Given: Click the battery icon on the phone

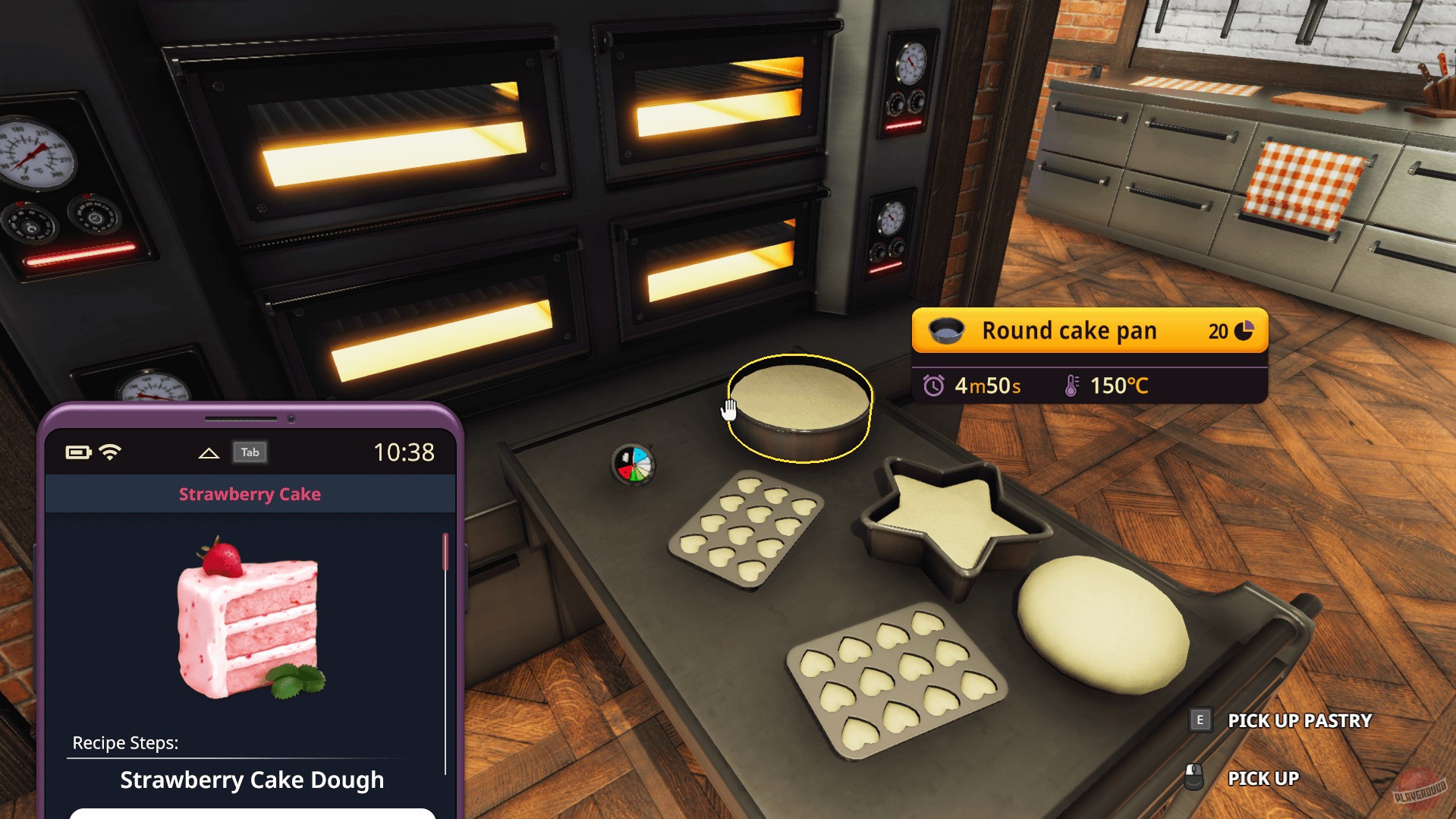Looking at the screenshot, I should (x=79, y=451).
